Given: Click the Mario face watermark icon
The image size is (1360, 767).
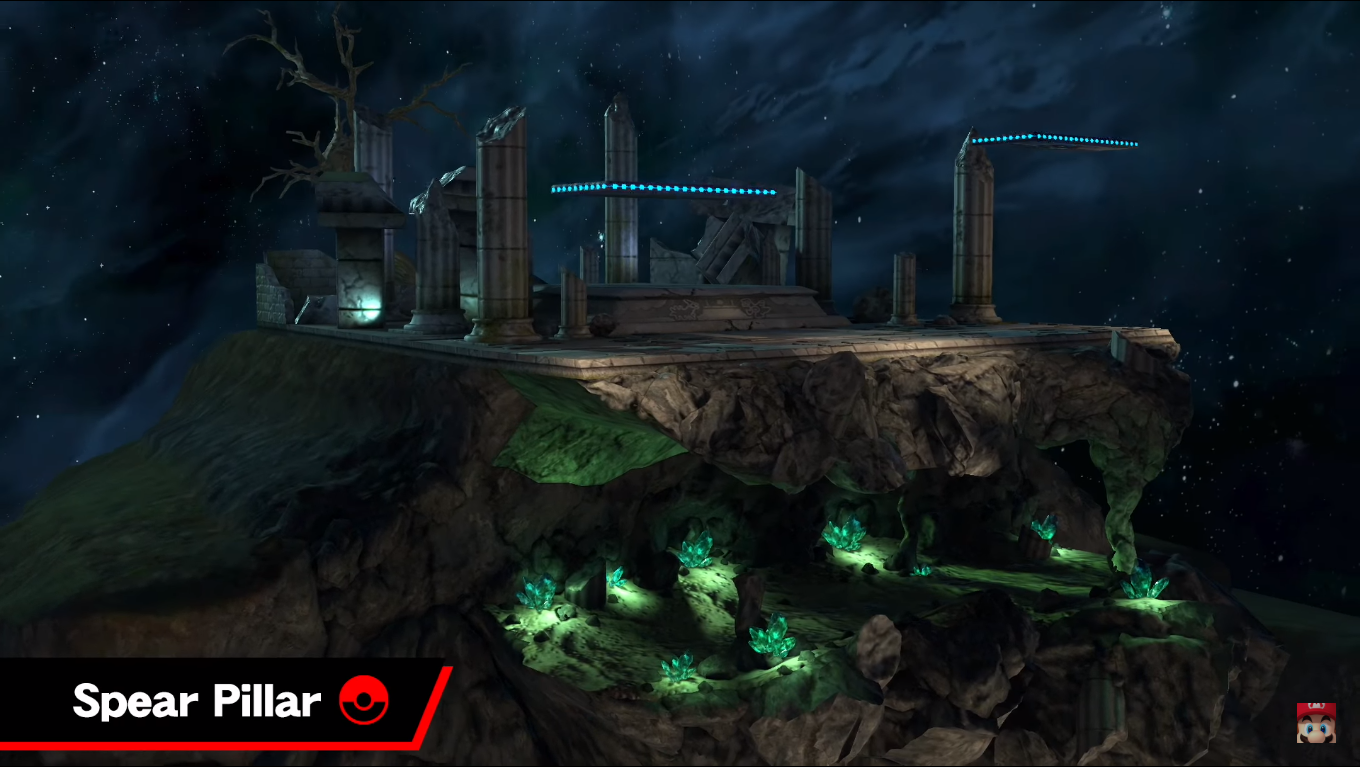Looking at the screenshot, I should [x=1316, y=722].
